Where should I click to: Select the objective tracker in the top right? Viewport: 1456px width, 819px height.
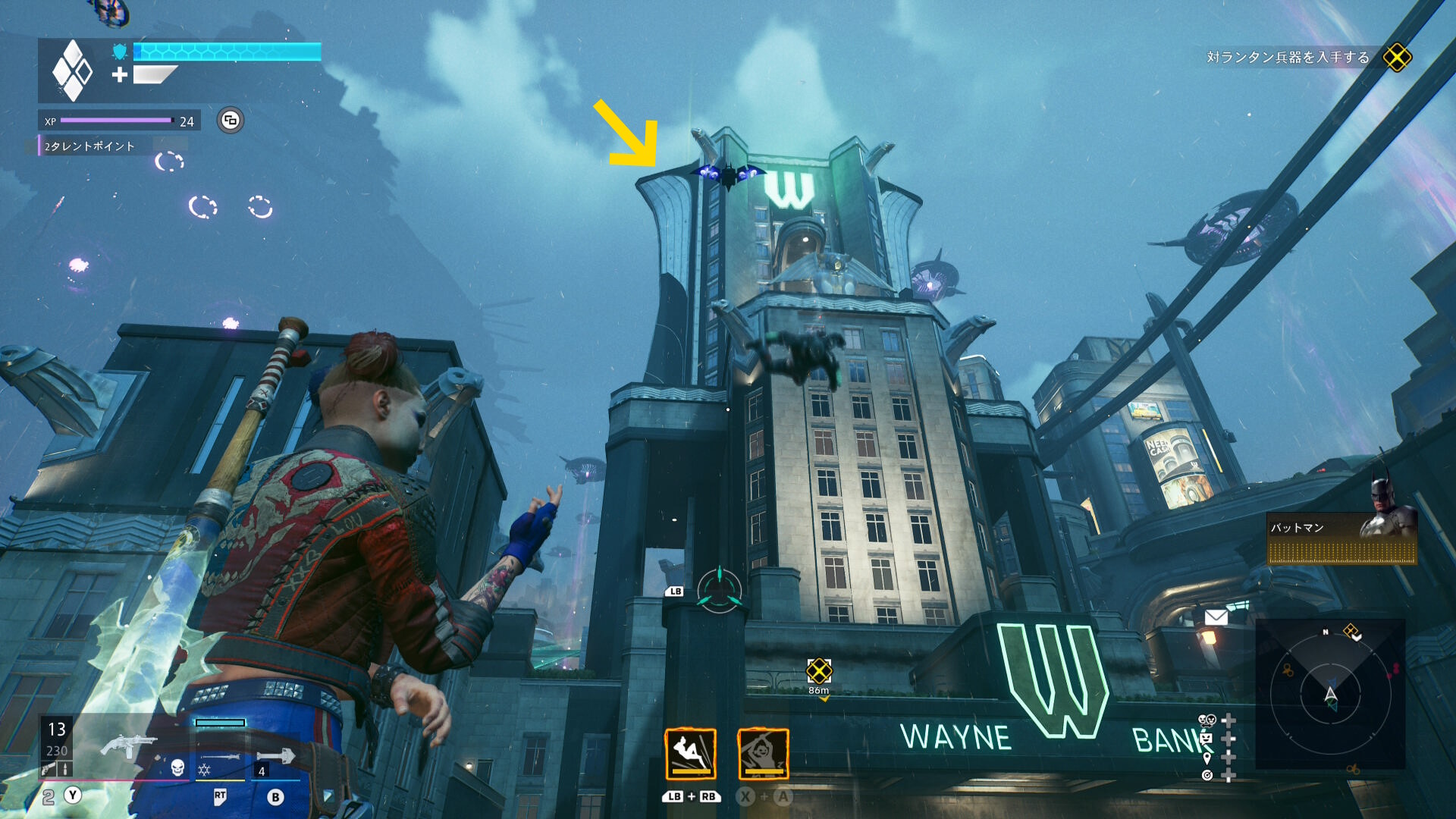(x=1288, y=58)
